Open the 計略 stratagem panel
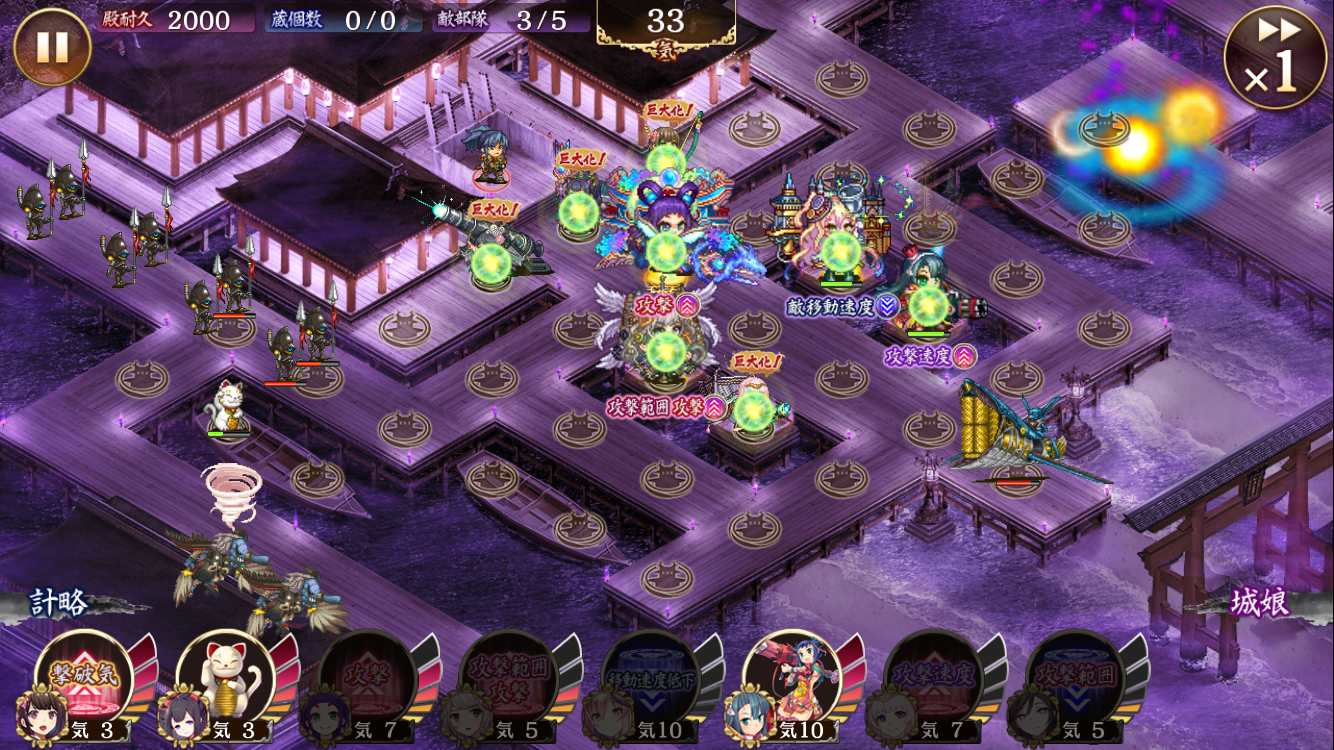Screen dimensions: 1334x750 [x=60, y=603]
